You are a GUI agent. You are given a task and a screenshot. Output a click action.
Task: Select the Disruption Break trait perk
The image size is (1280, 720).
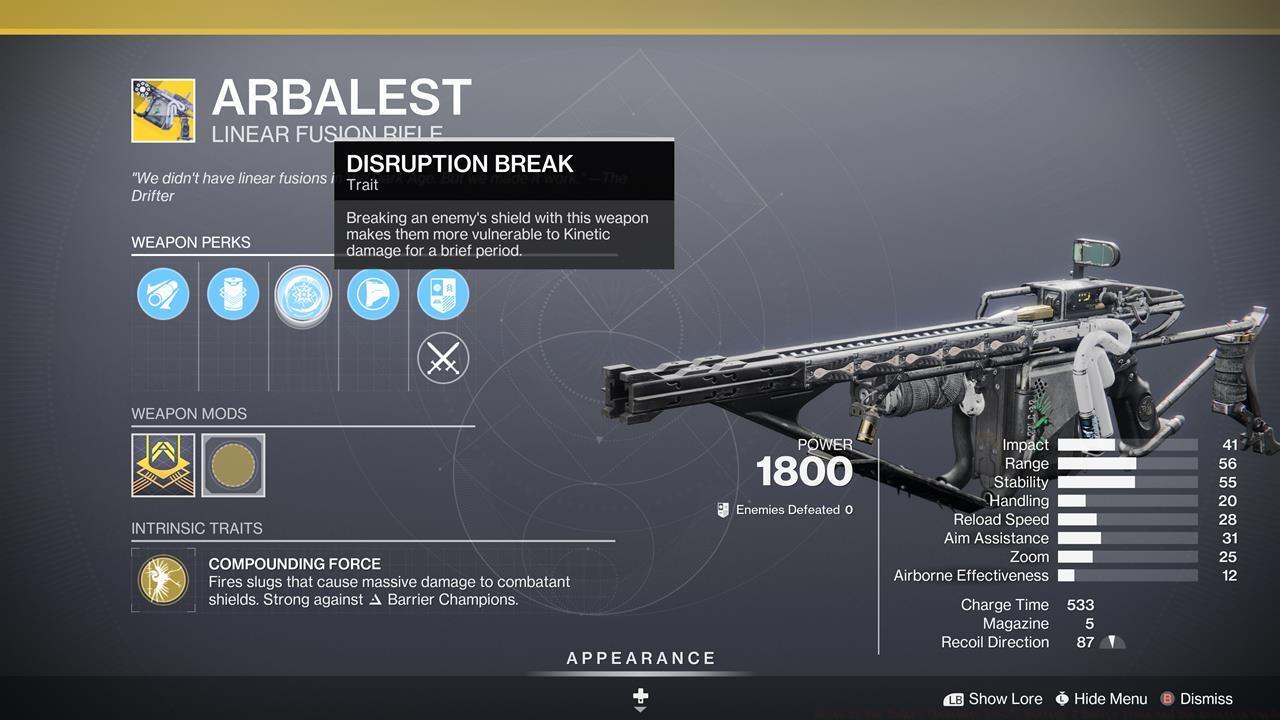click(x=303, y=294)
